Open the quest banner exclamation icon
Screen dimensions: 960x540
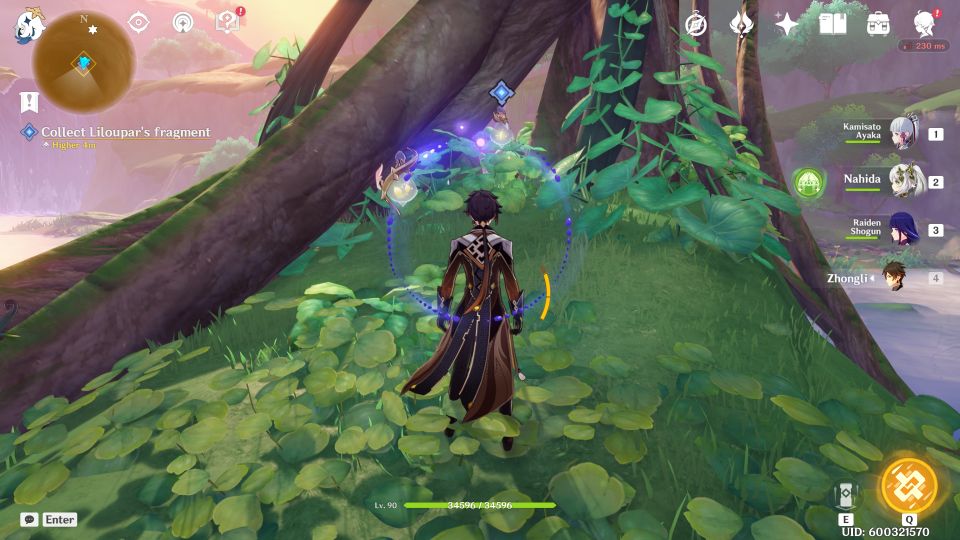[x=28, y=102]
